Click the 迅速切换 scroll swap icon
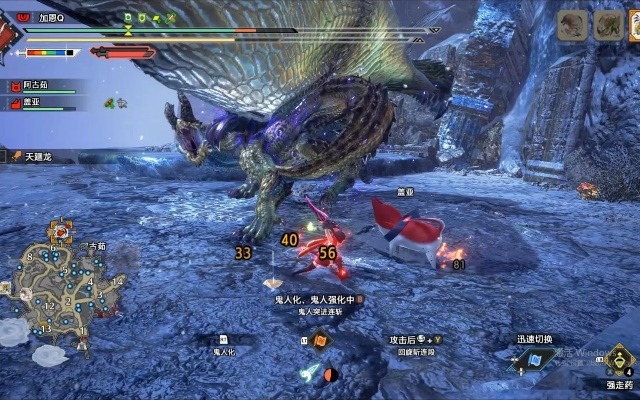The width and height of the screenshot is (640, 400). point(536,358)
